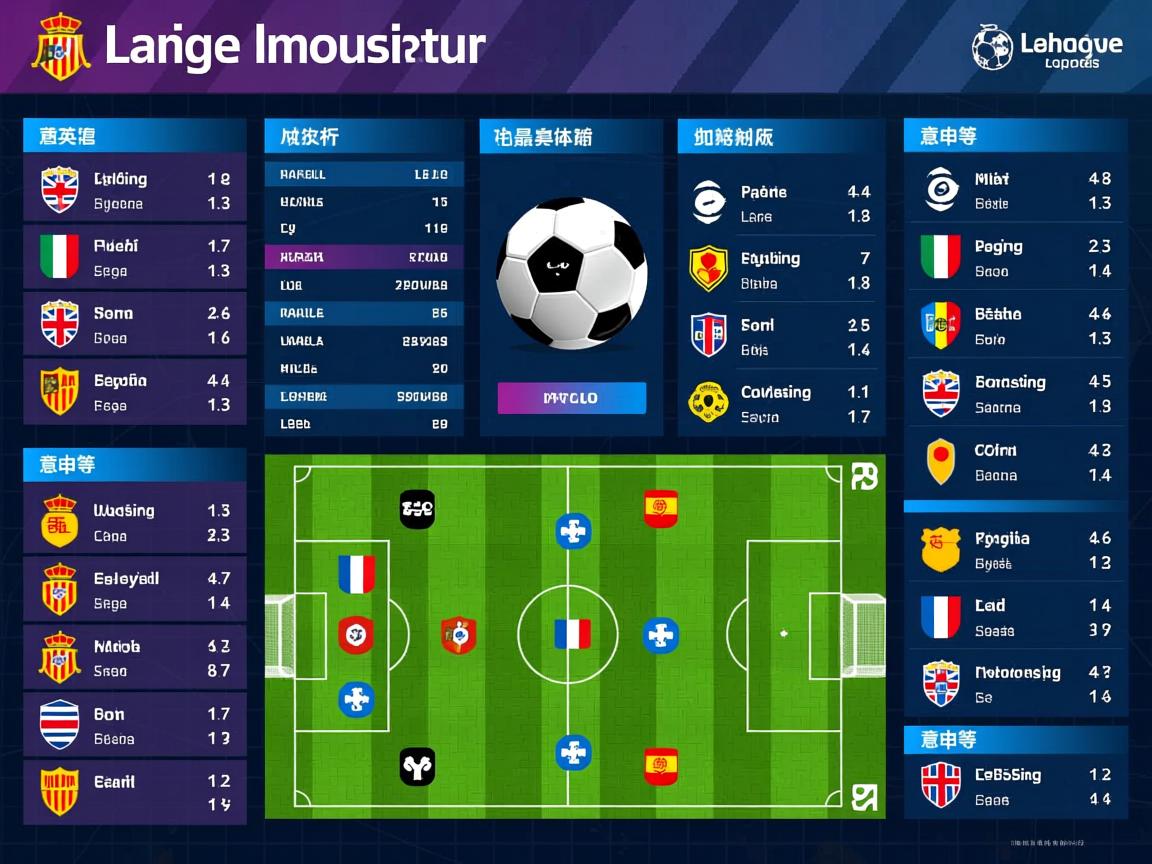Select the Eeloyedl team row
Viewport: 1152px width, 864px height.
point(134,590)
